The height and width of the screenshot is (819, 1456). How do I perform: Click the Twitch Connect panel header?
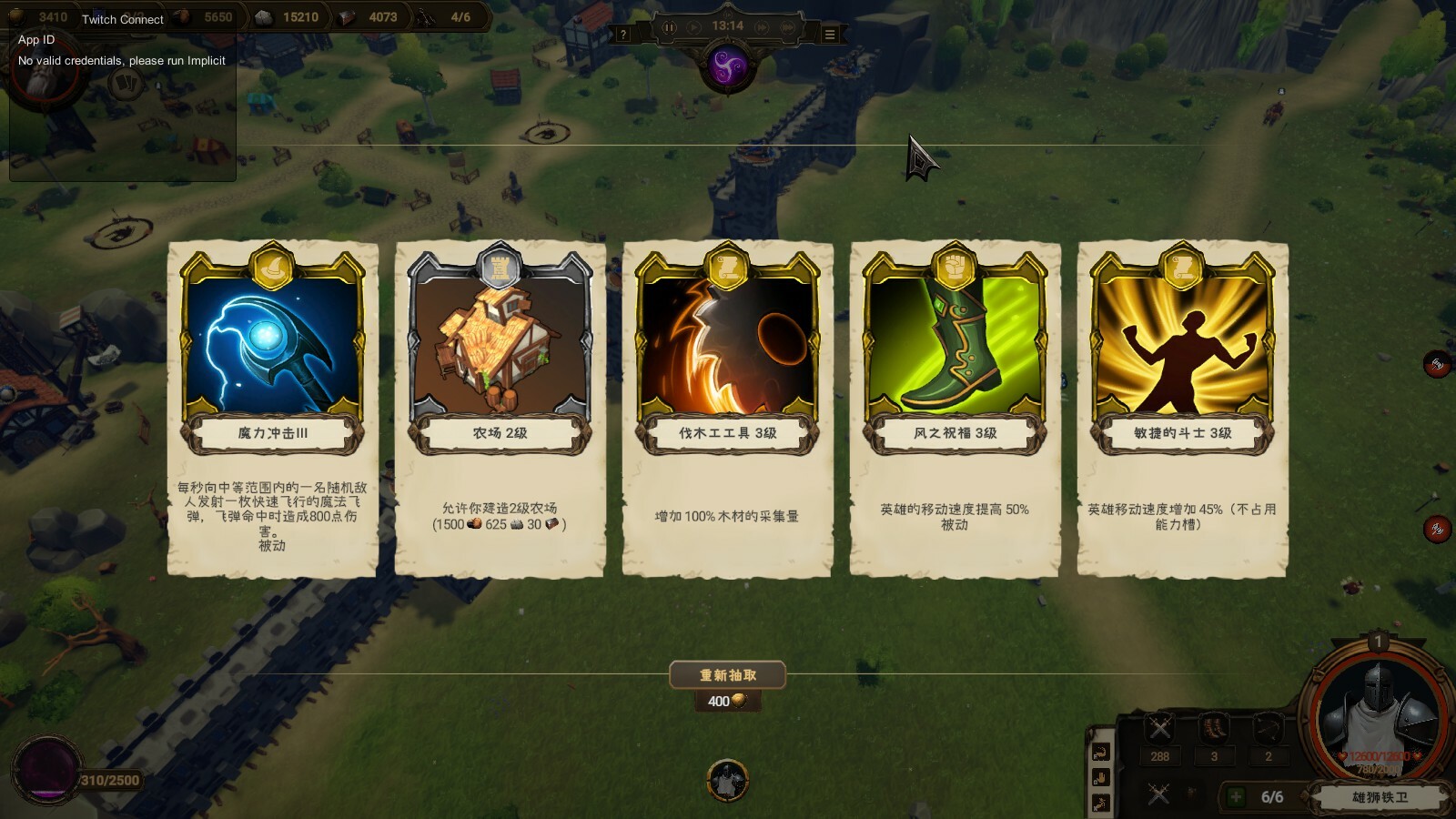click(x=123, y=19)
